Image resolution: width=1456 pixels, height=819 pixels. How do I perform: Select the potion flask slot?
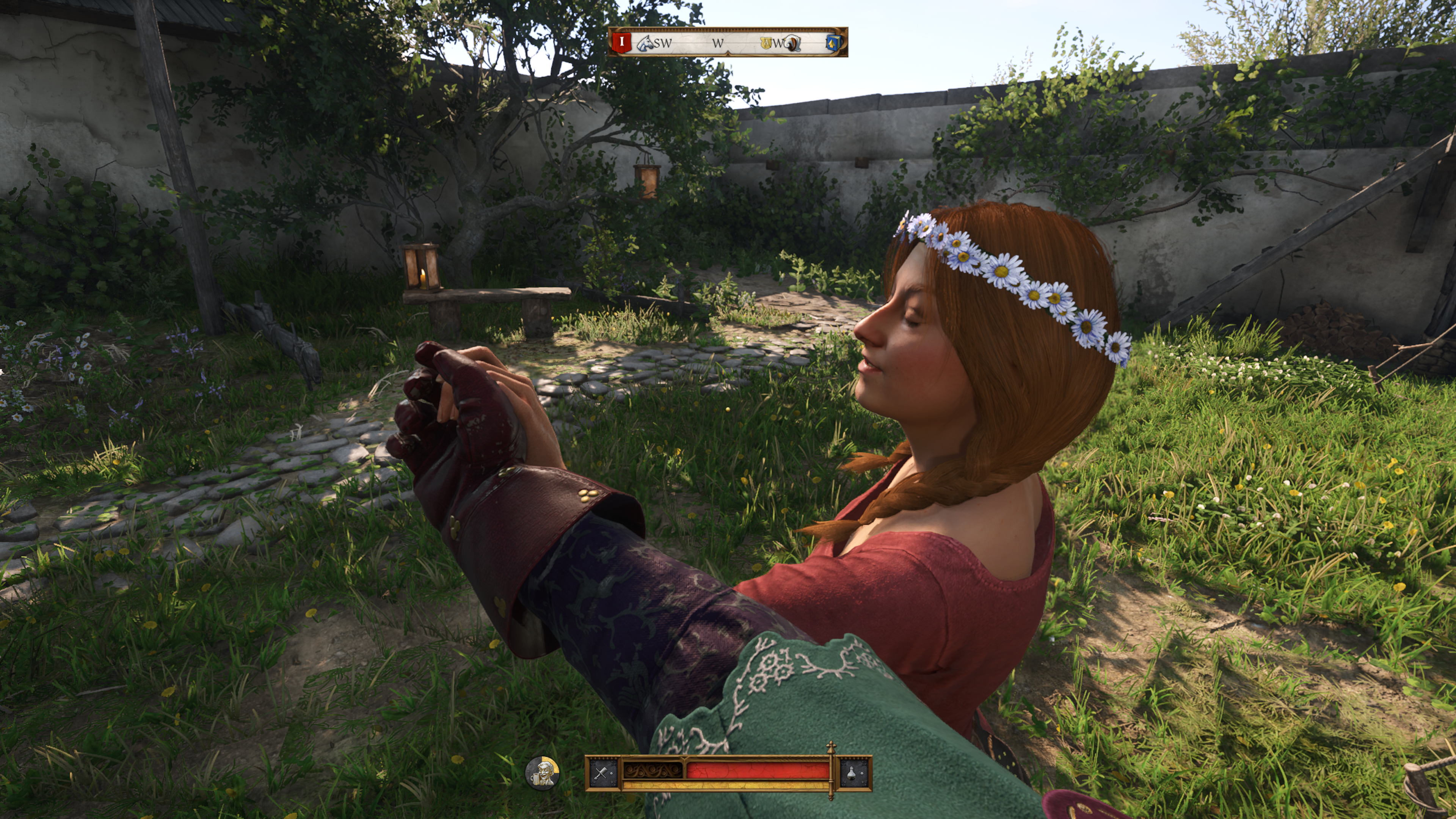click(x=853, y=773)
